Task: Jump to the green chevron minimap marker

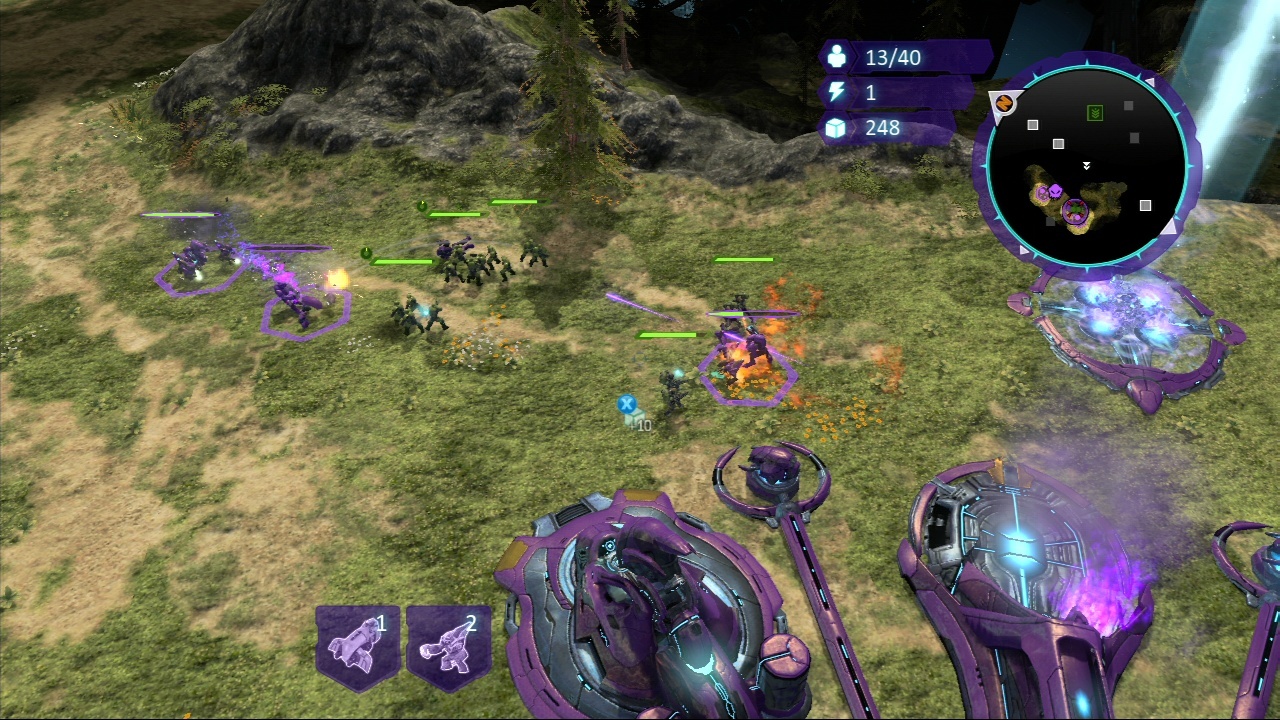Action: (x=1095, y=113)
